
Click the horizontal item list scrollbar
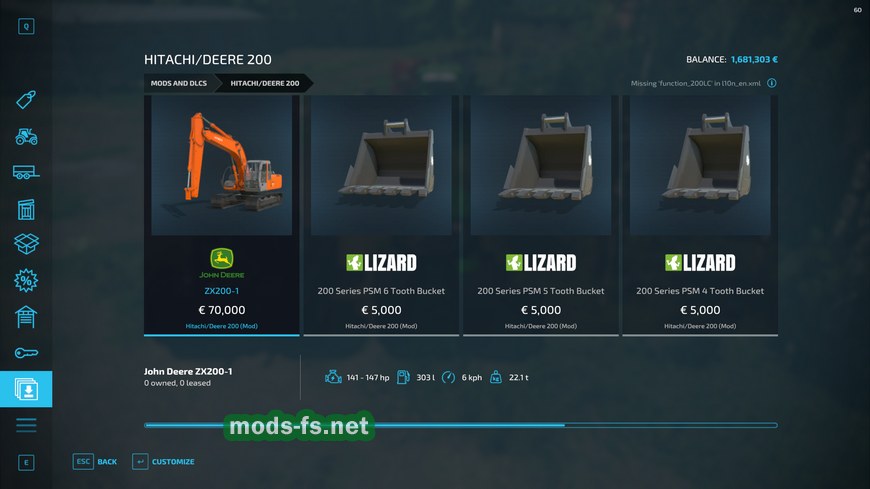tap(460, 425)
